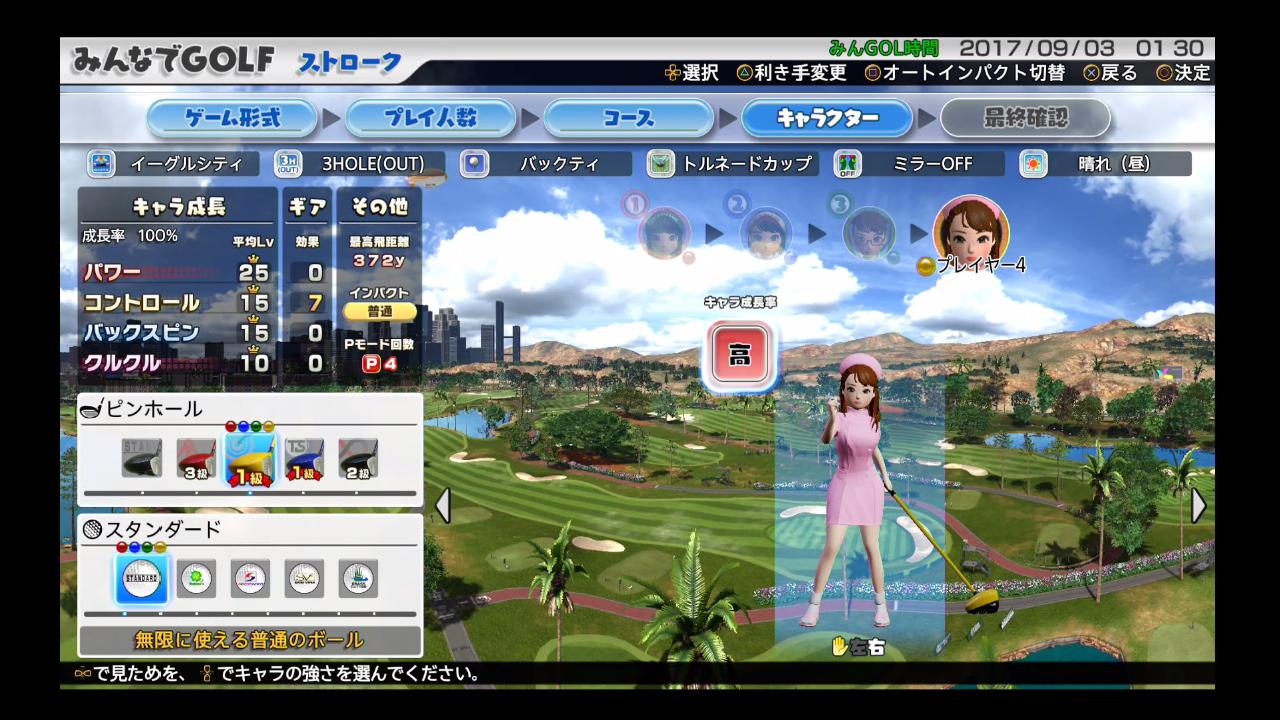Select the Player 1 portrait
The image size is (1280, 720).
tap(664, 232)
